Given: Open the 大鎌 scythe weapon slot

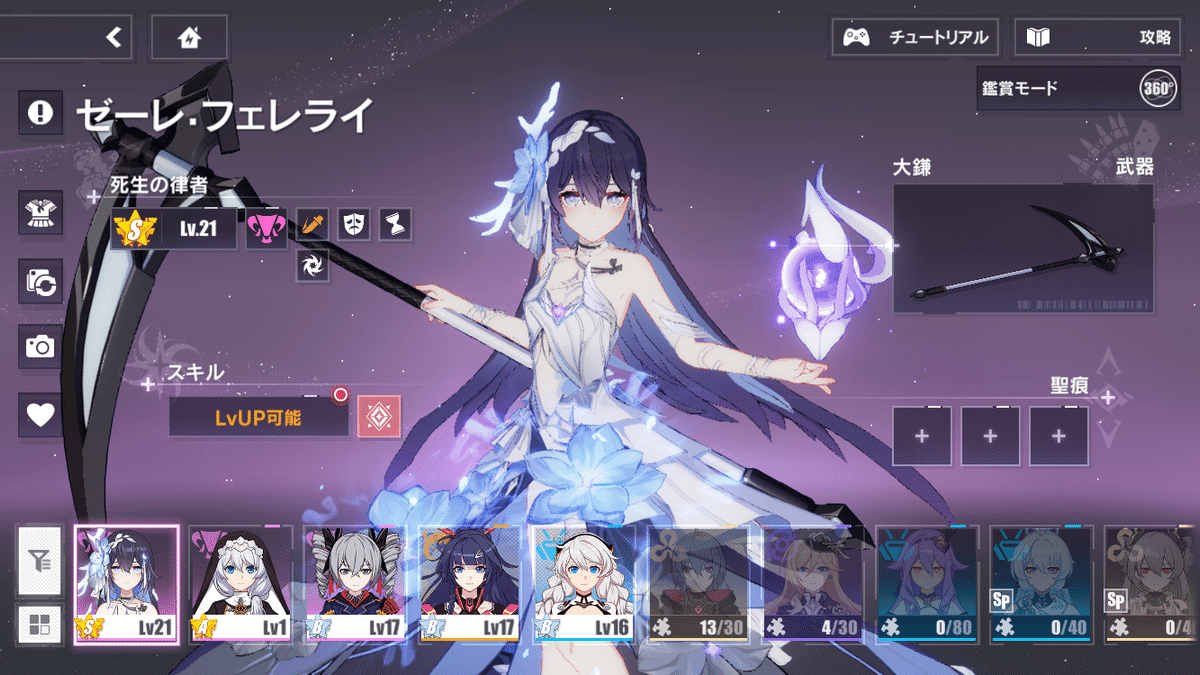Looking at the screenshot, I should tap(1023, 249).
